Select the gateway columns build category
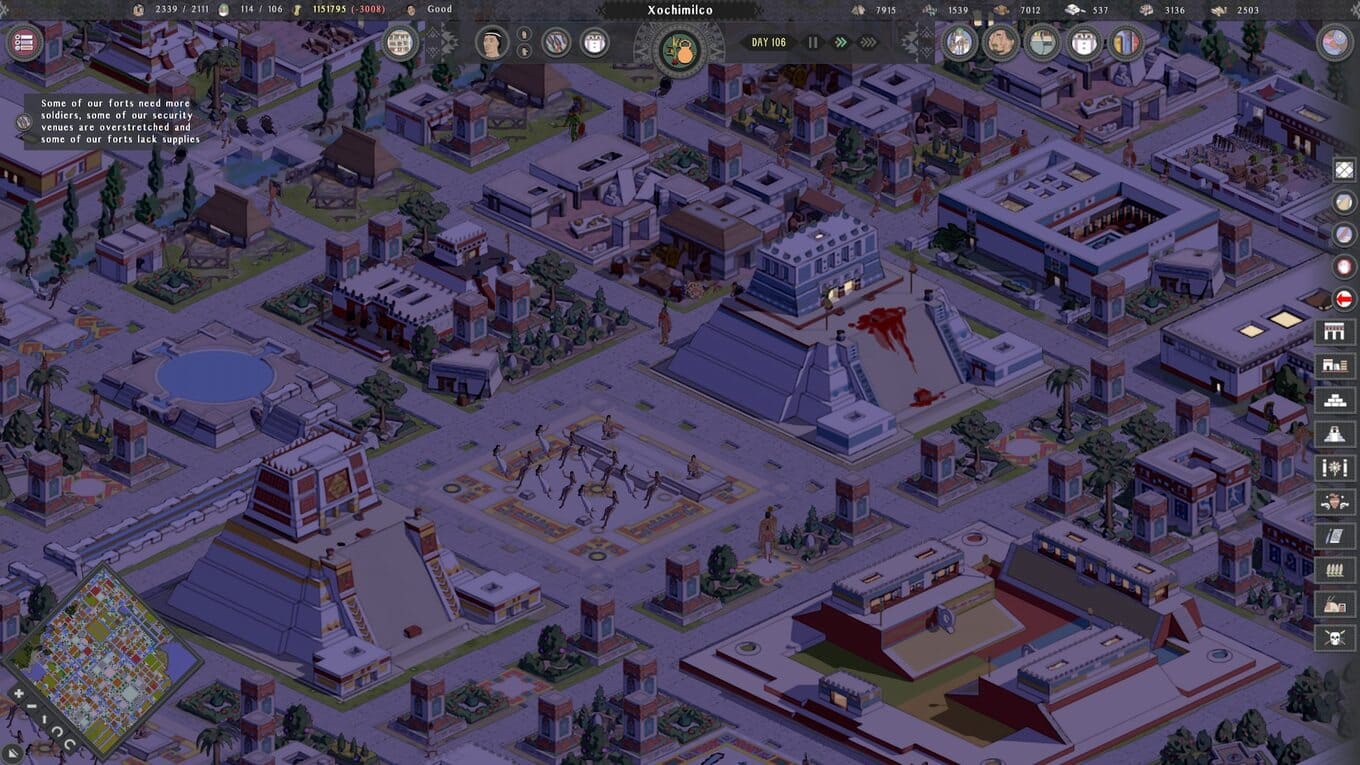 (1334, 331)
